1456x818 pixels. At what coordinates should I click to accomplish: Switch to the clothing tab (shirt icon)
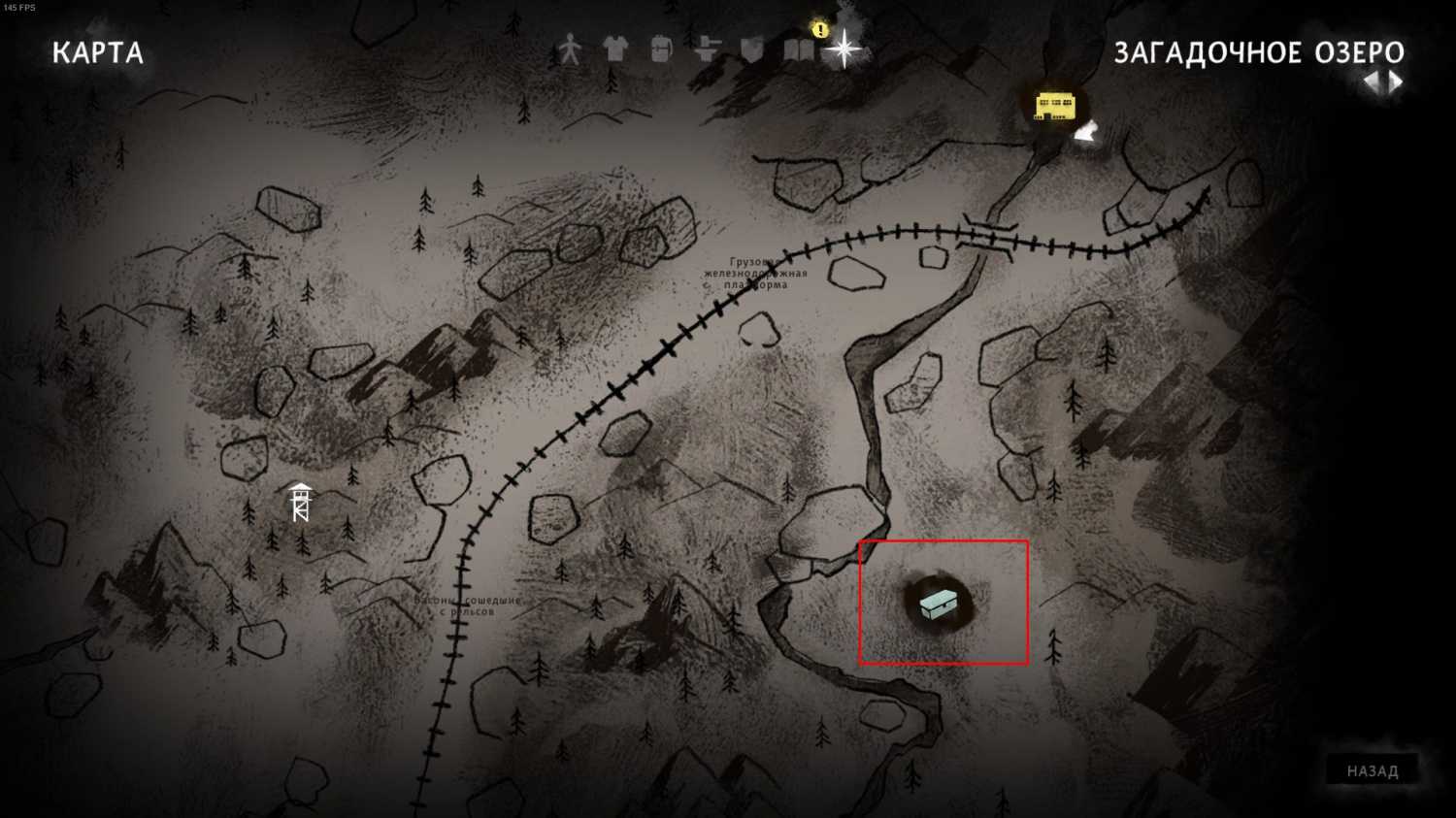pyautogui.click(x=615, y=49)
